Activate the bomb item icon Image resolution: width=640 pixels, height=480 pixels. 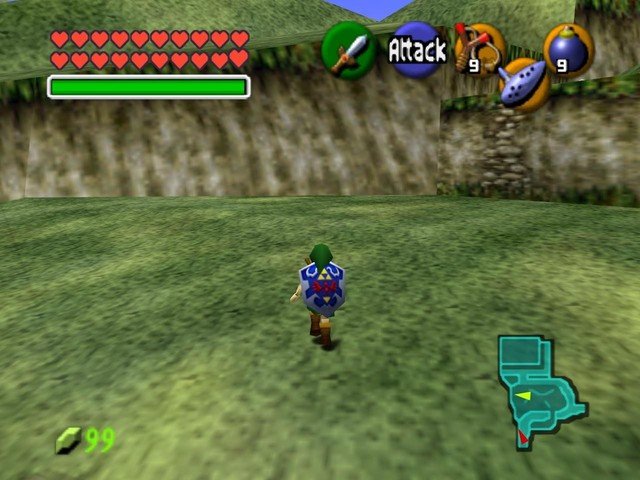coord(568,49)
